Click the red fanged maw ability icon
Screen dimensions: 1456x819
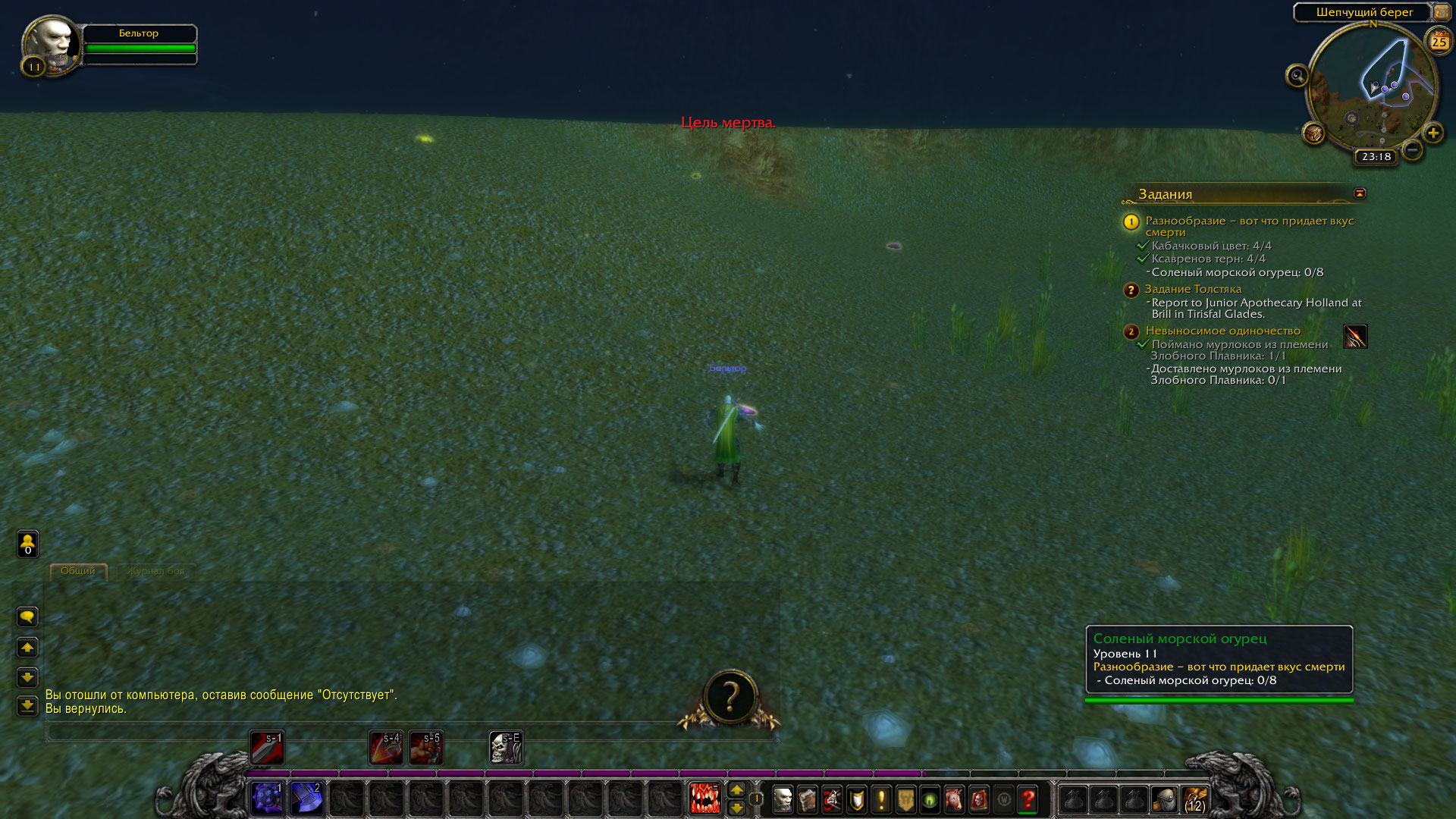[x=704, y=799]
